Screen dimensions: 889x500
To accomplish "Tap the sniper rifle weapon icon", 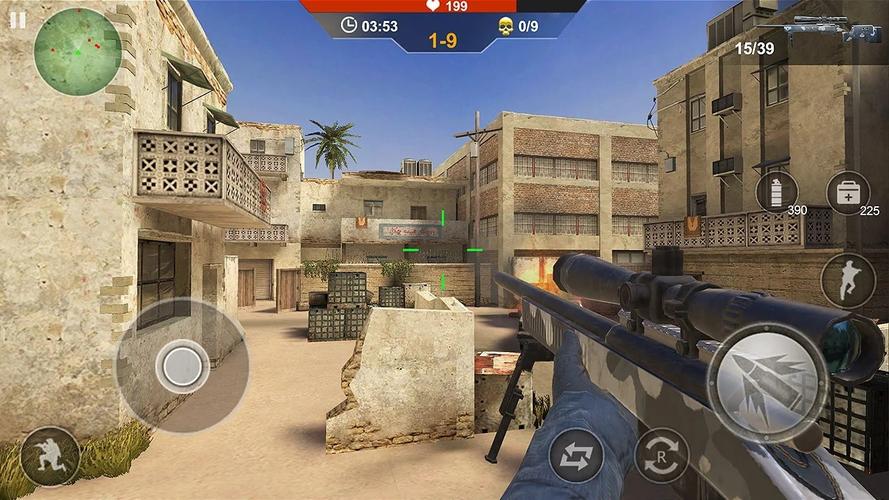I will tap(832, 28).
